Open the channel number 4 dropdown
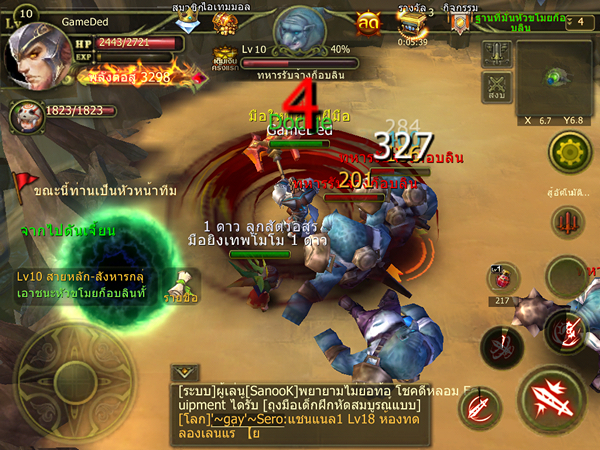Viewport: 600px width, 450px height. 580,22
